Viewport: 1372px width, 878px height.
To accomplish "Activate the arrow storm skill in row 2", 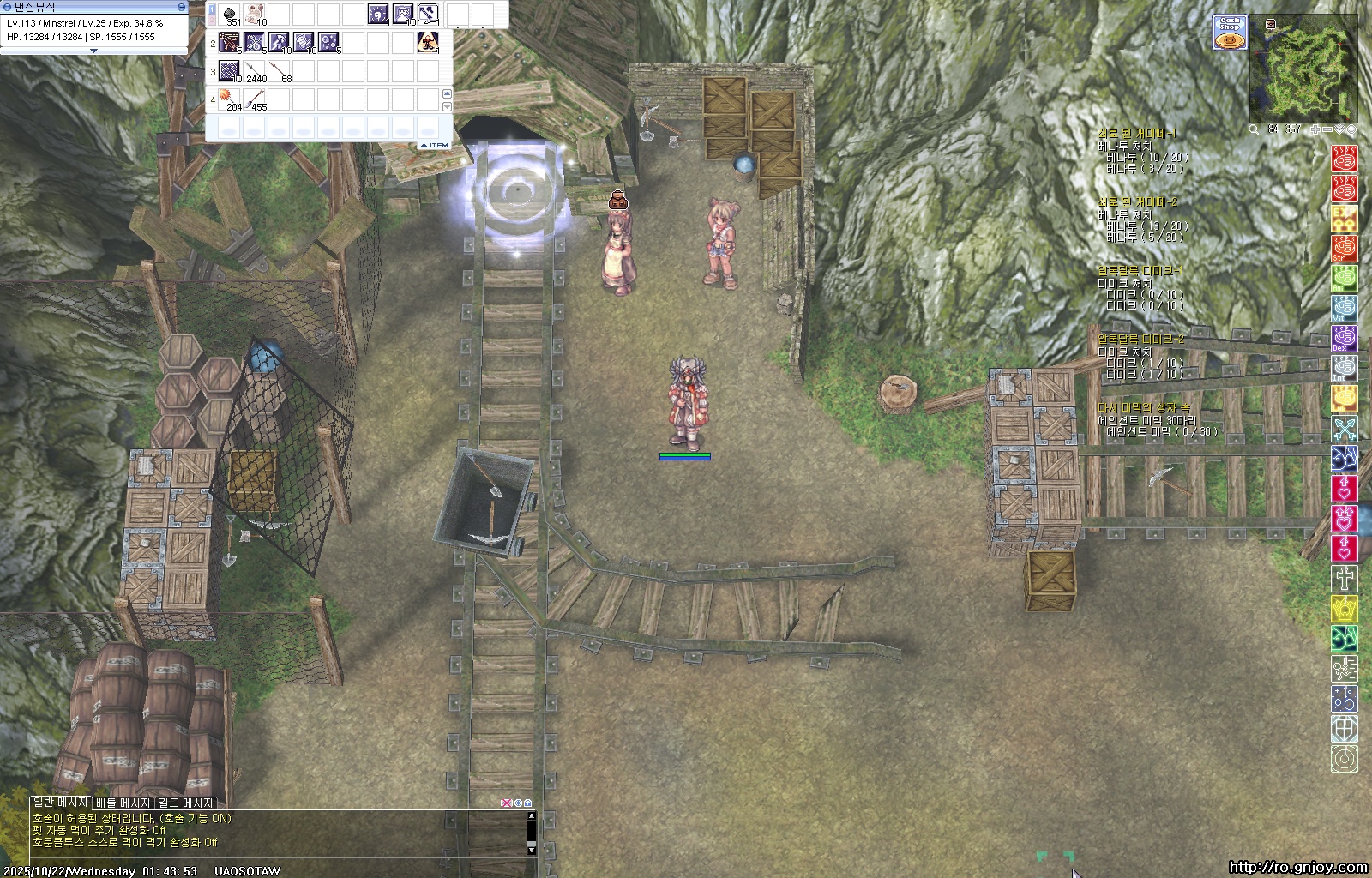I will pyautogui.click(x=230, y=42).
